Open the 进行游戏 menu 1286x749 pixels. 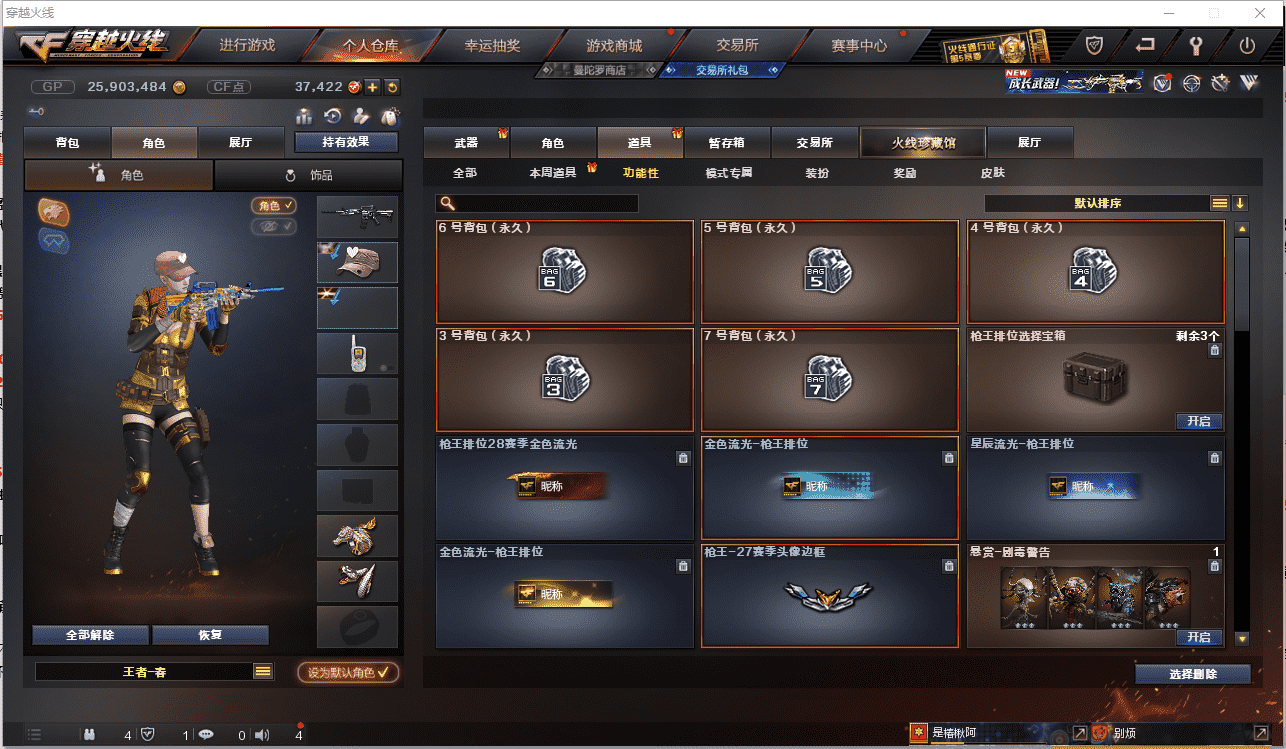247,45
